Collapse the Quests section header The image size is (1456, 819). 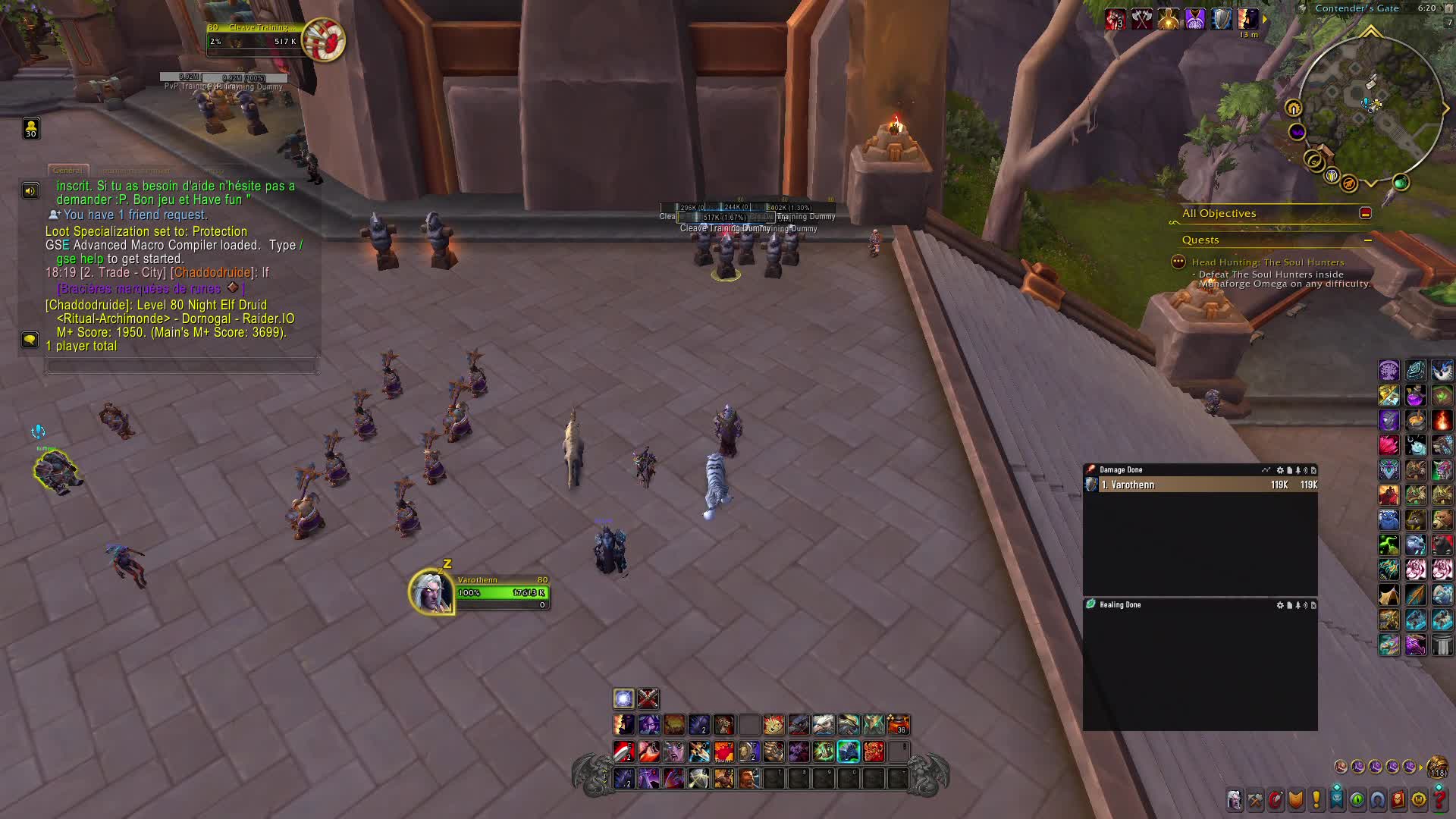pyautogui.click(x=1367, y=240)
